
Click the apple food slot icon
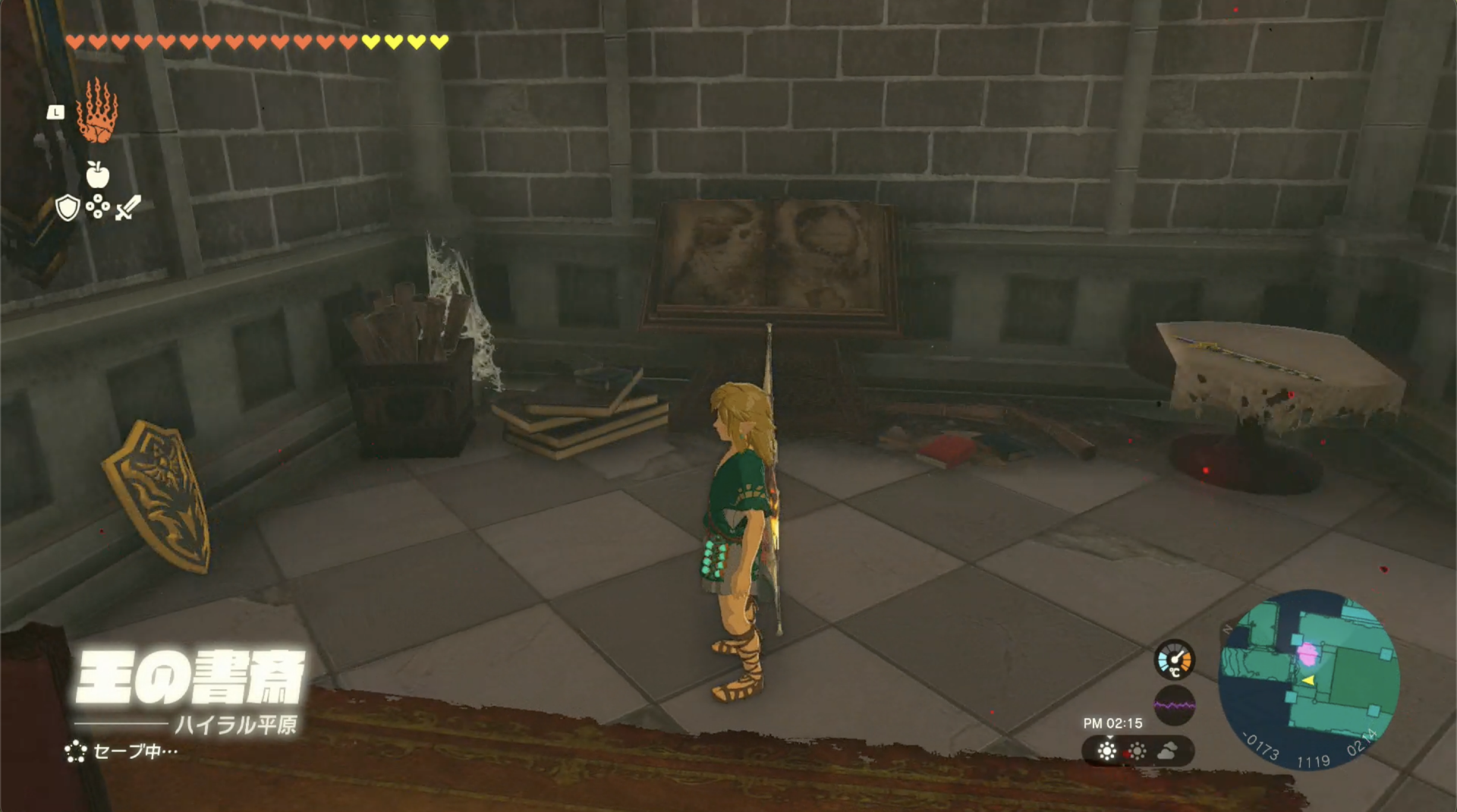(x=97, y=175)
